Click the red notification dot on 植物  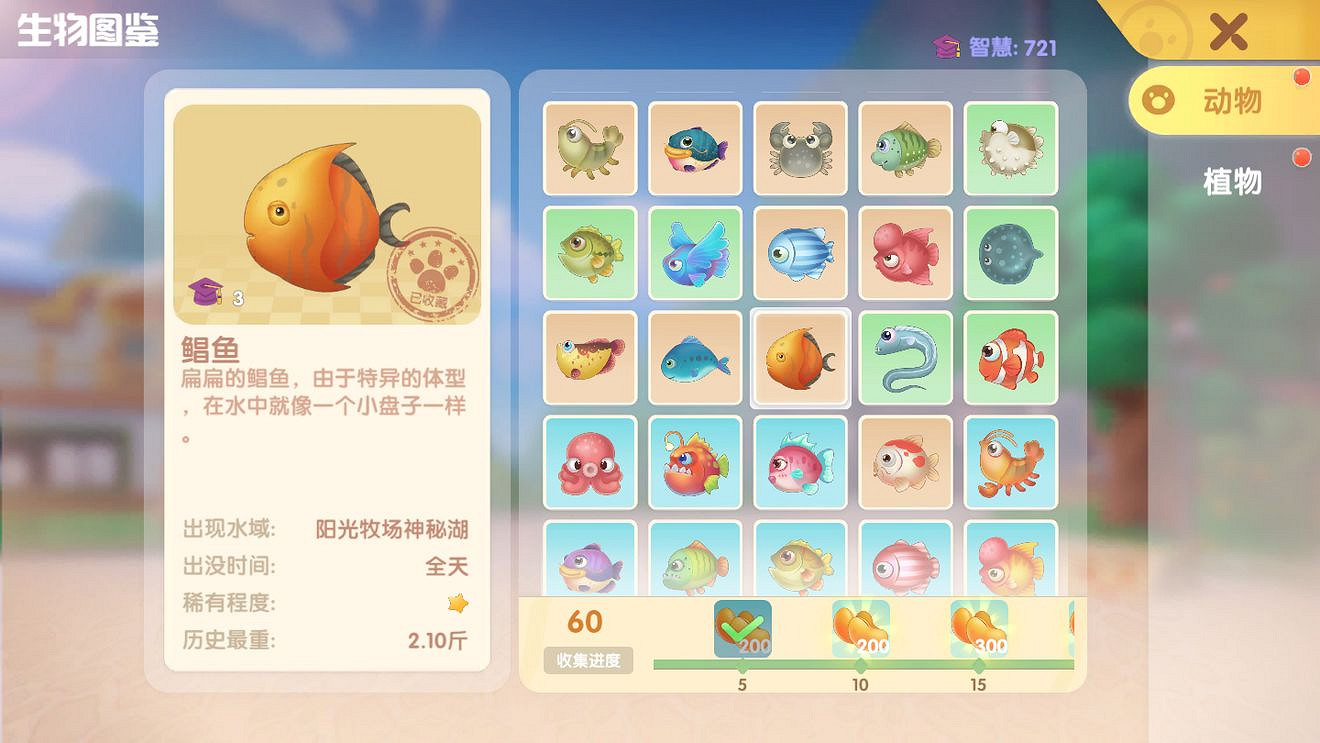point(1301,158)
